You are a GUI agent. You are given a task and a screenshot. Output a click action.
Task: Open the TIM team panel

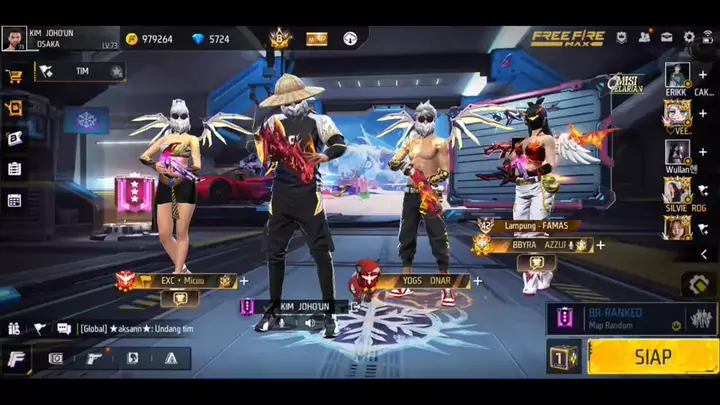click(80, 72)
